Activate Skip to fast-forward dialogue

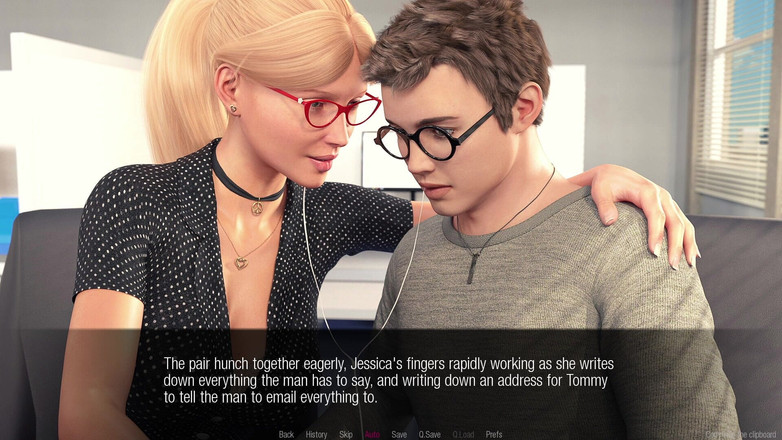coord(346,434)
